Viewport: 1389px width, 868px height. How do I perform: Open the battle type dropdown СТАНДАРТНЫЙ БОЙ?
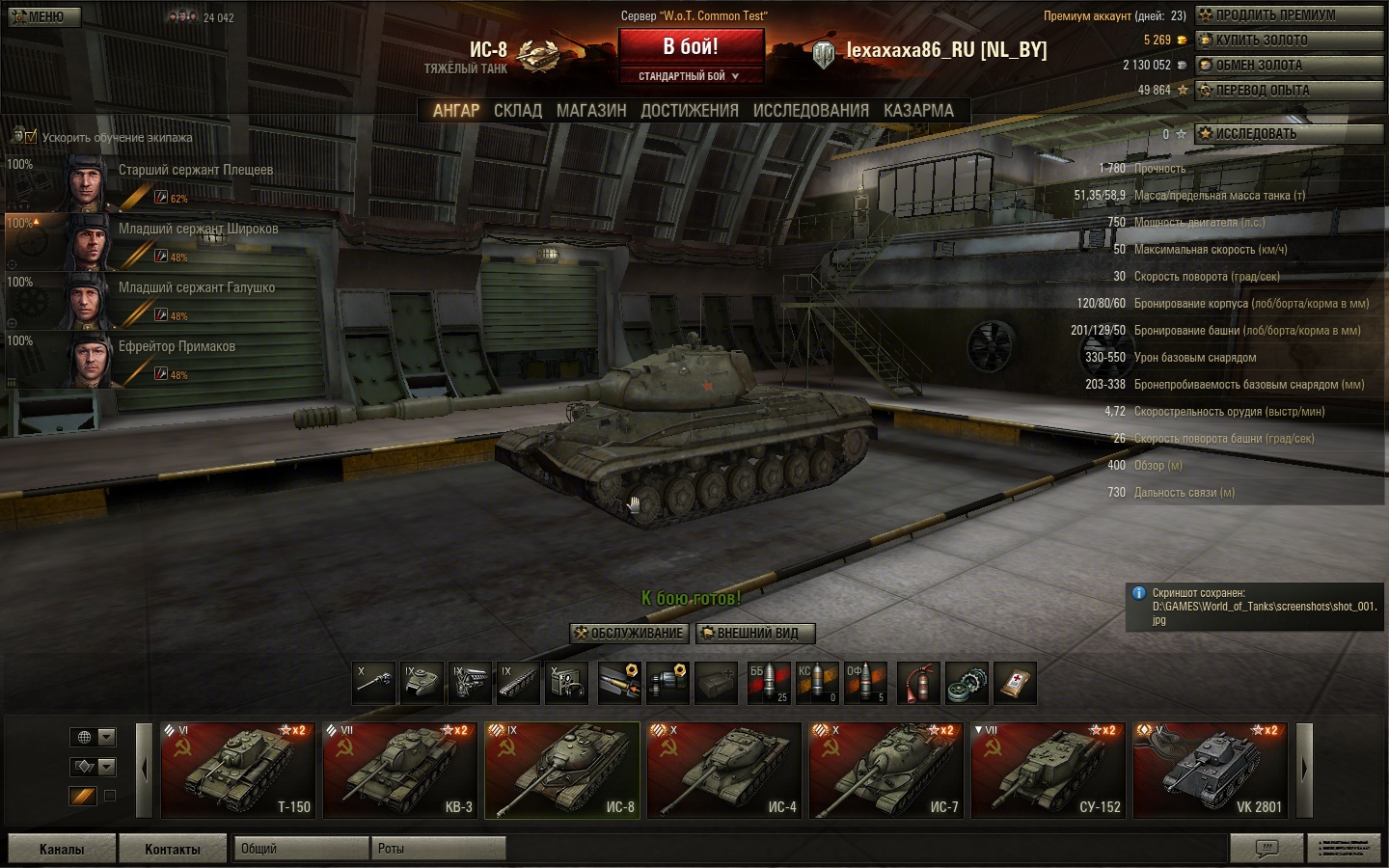tap(689, 76)
